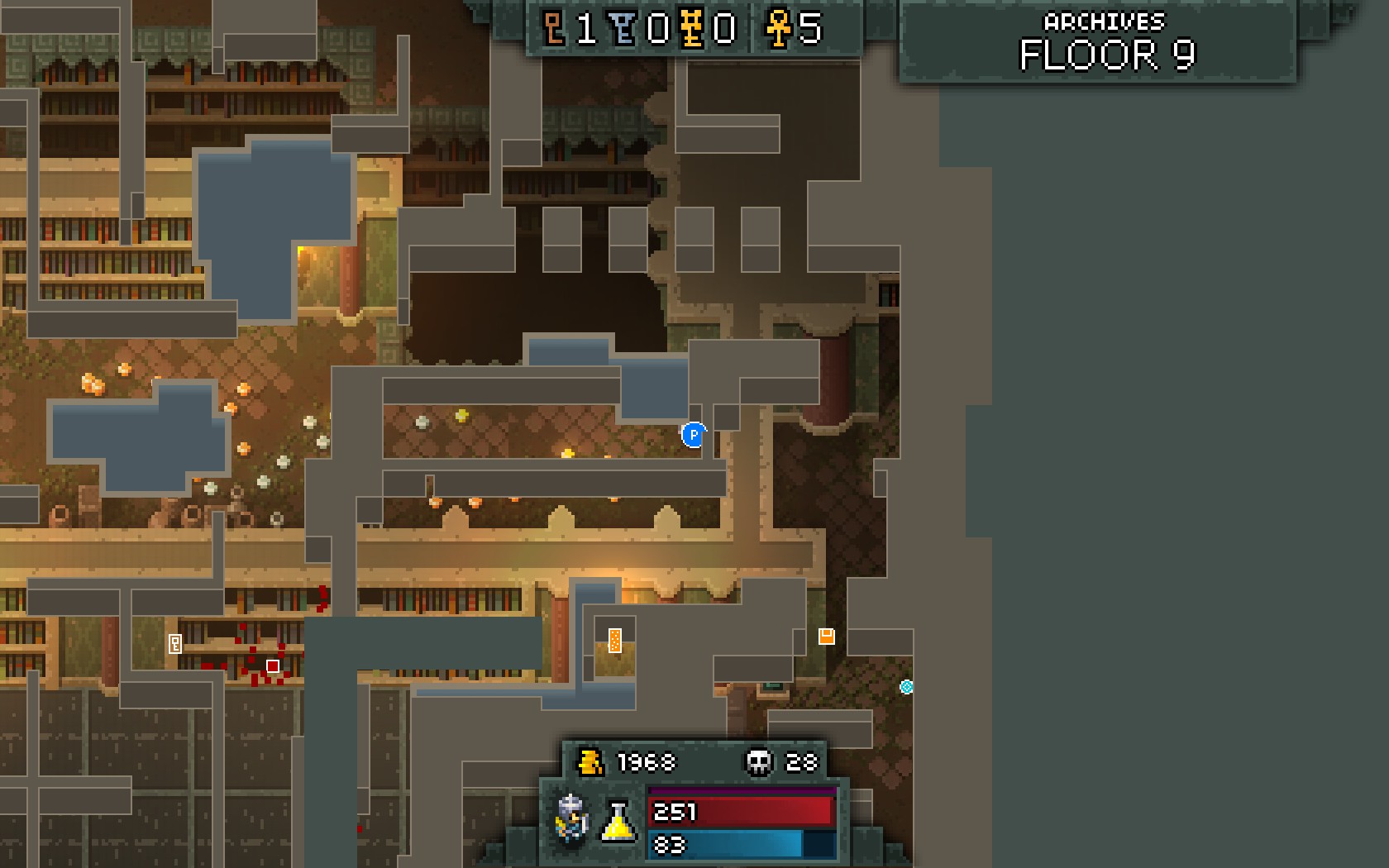Click the bronze key marker on map

tap(175, 644)
